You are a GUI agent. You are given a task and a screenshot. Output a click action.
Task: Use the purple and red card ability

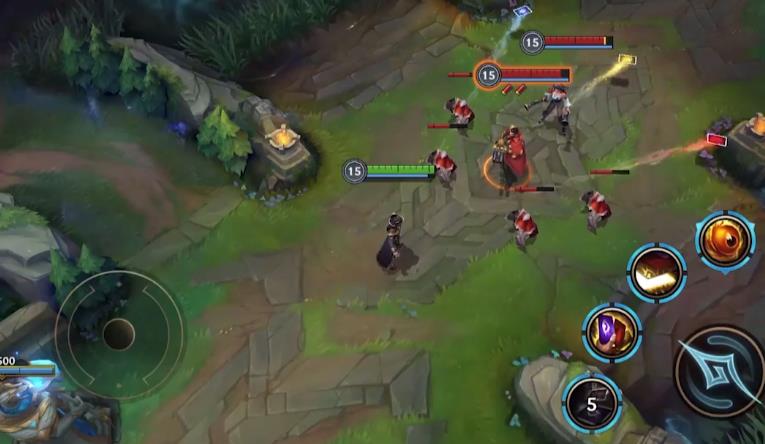(612, 332)
